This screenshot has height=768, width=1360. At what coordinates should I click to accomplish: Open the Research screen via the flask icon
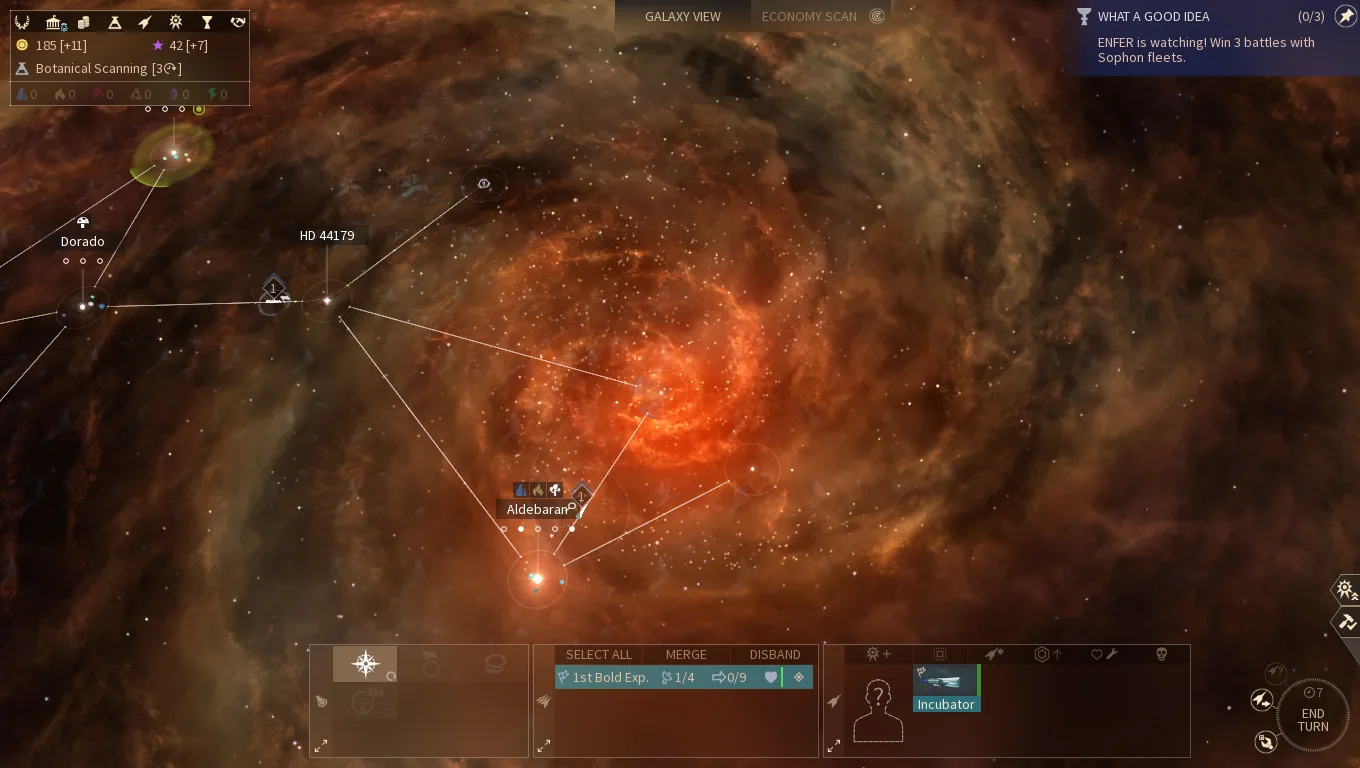click(117, 22)
